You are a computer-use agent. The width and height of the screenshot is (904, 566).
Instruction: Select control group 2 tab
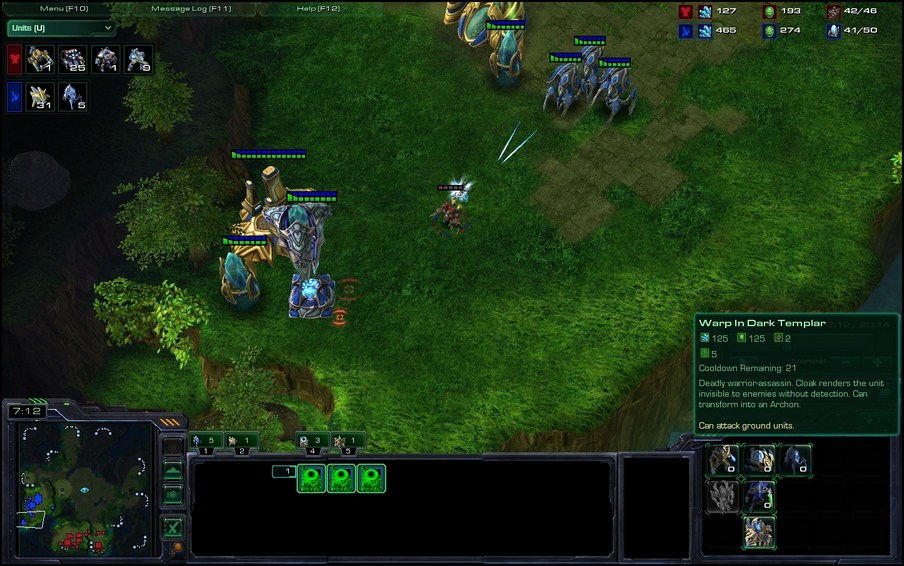[x=240, y=441]
